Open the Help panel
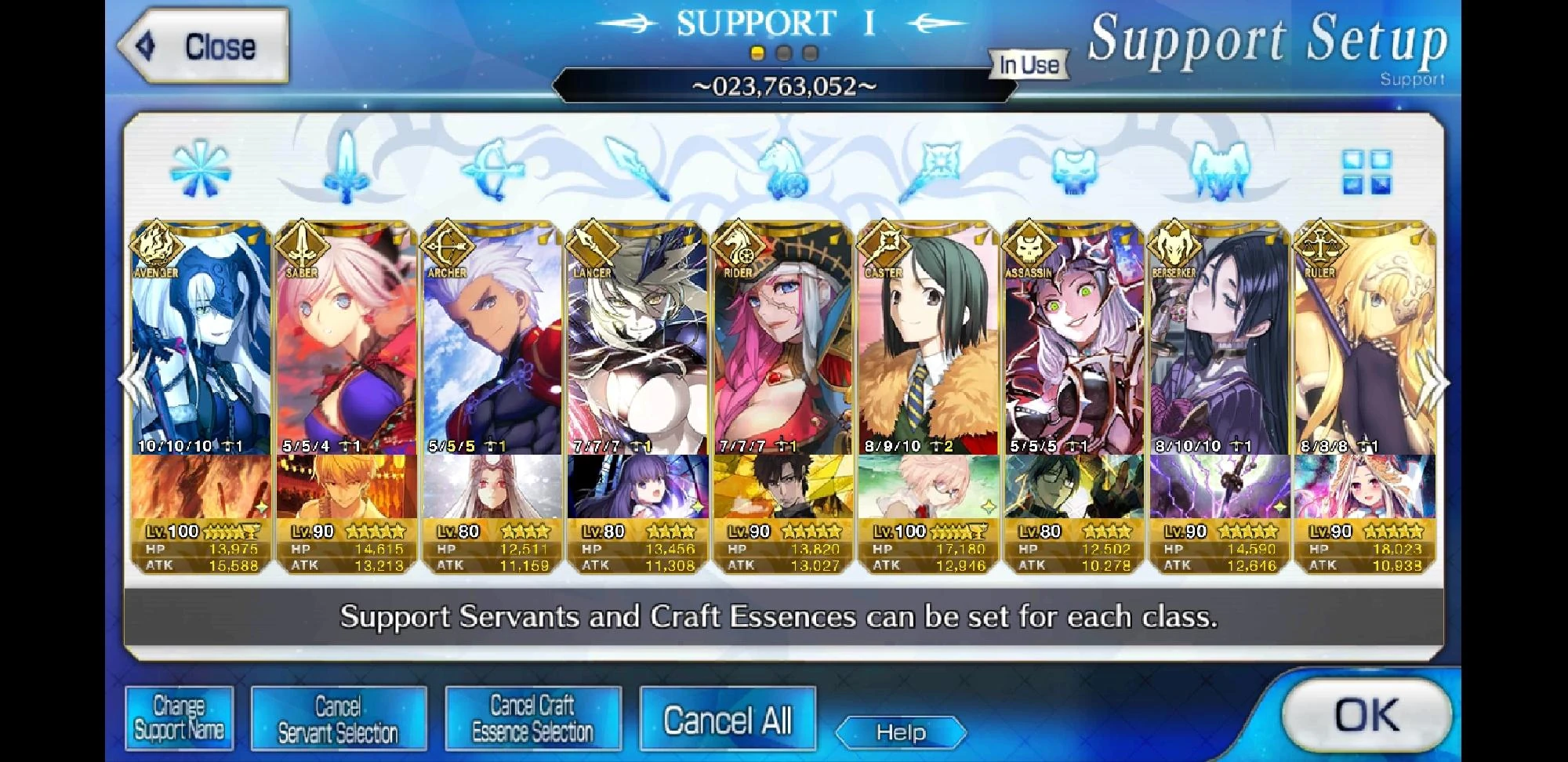1568x762 pixels. click(900, 733)
